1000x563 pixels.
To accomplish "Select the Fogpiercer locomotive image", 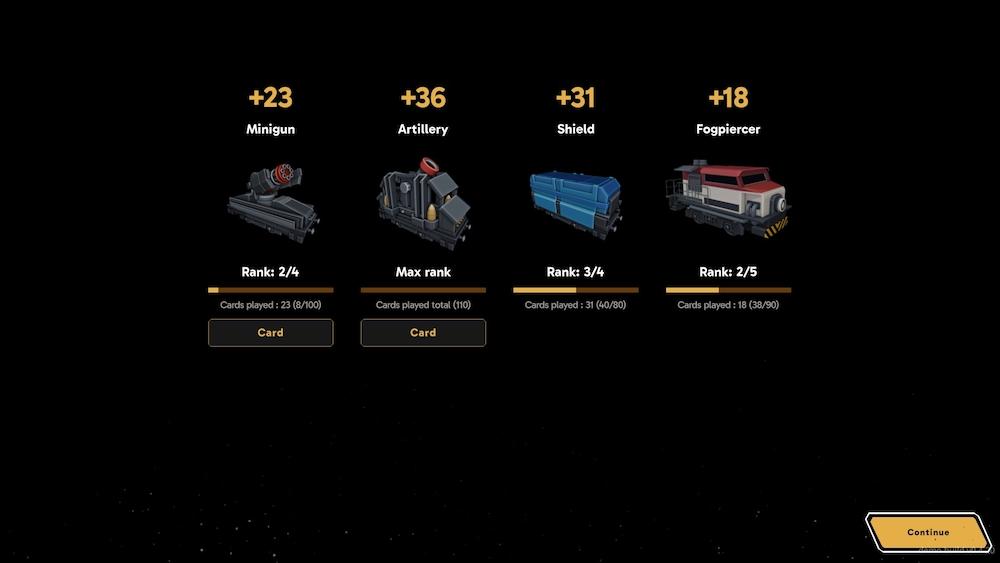I will click(727, 199).
